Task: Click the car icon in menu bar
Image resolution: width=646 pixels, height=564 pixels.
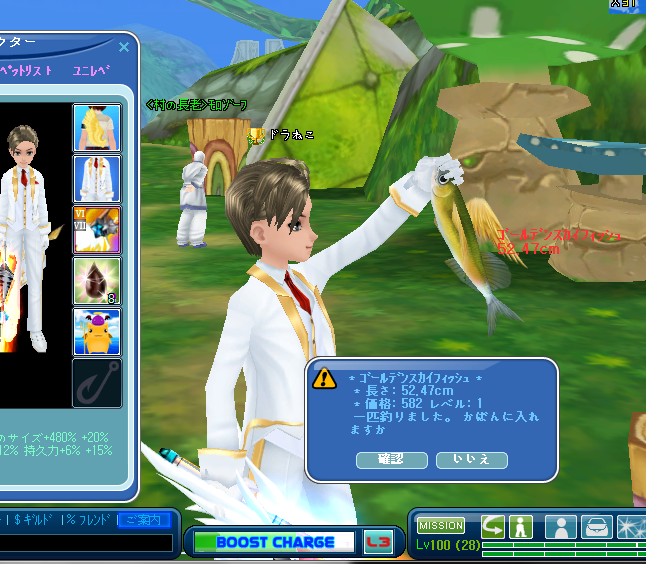Action: tap(597, 526)
